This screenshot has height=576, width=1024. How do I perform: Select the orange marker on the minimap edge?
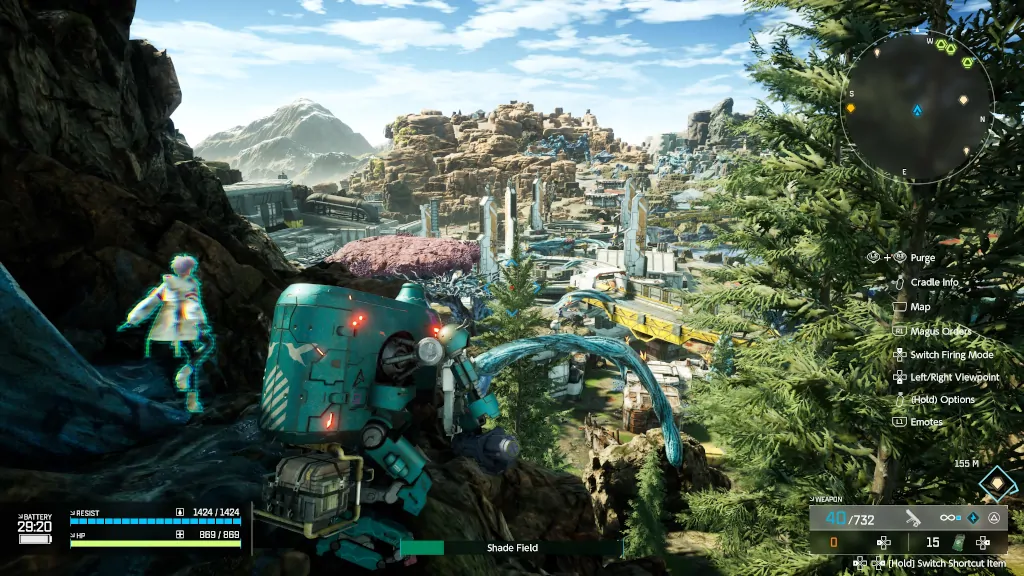click(x=851, y=107)
